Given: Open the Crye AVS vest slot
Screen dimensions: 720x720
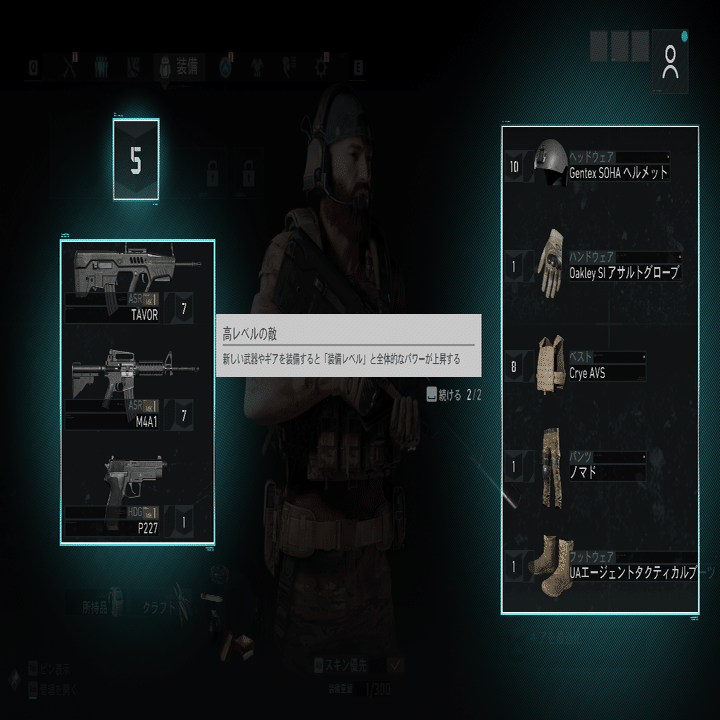Looking at the screenshot, I should click(x=600, y=367).
